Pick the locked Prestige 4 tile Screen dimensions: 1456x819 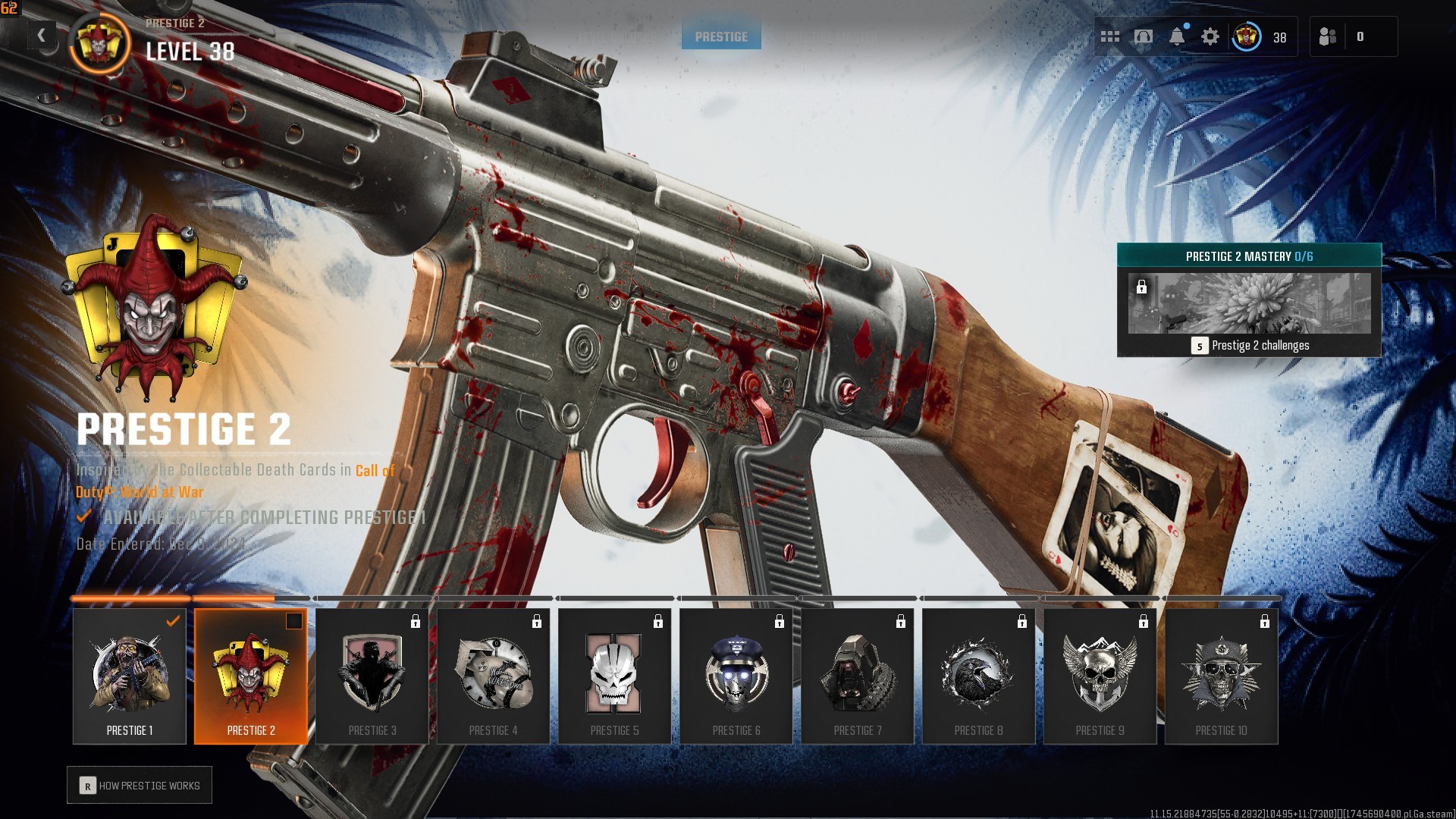point(494,676)
